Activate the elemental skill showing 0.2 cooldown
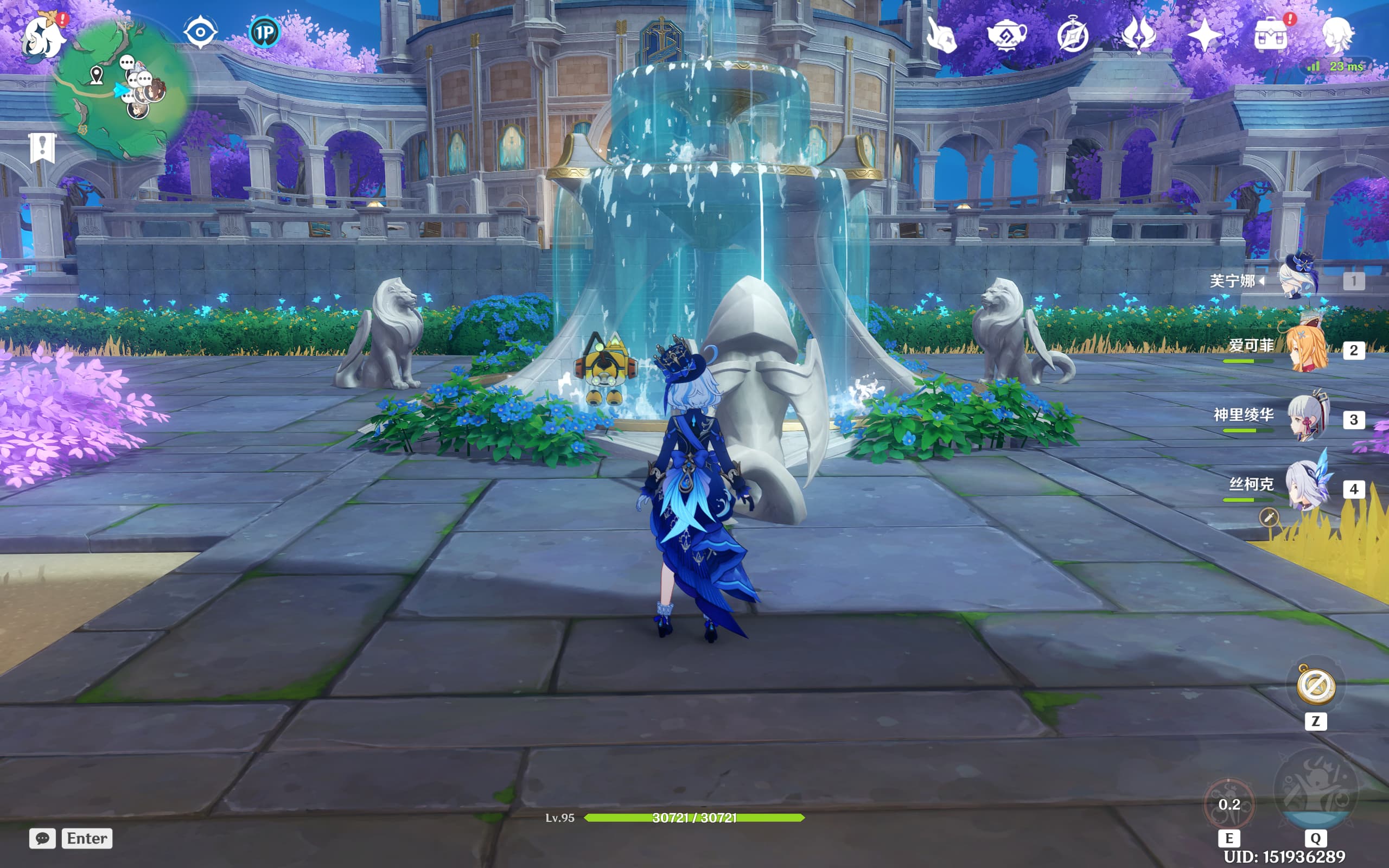This screenshot has height=868, width=1389. pyautogui.click(x=1229, y=805)
